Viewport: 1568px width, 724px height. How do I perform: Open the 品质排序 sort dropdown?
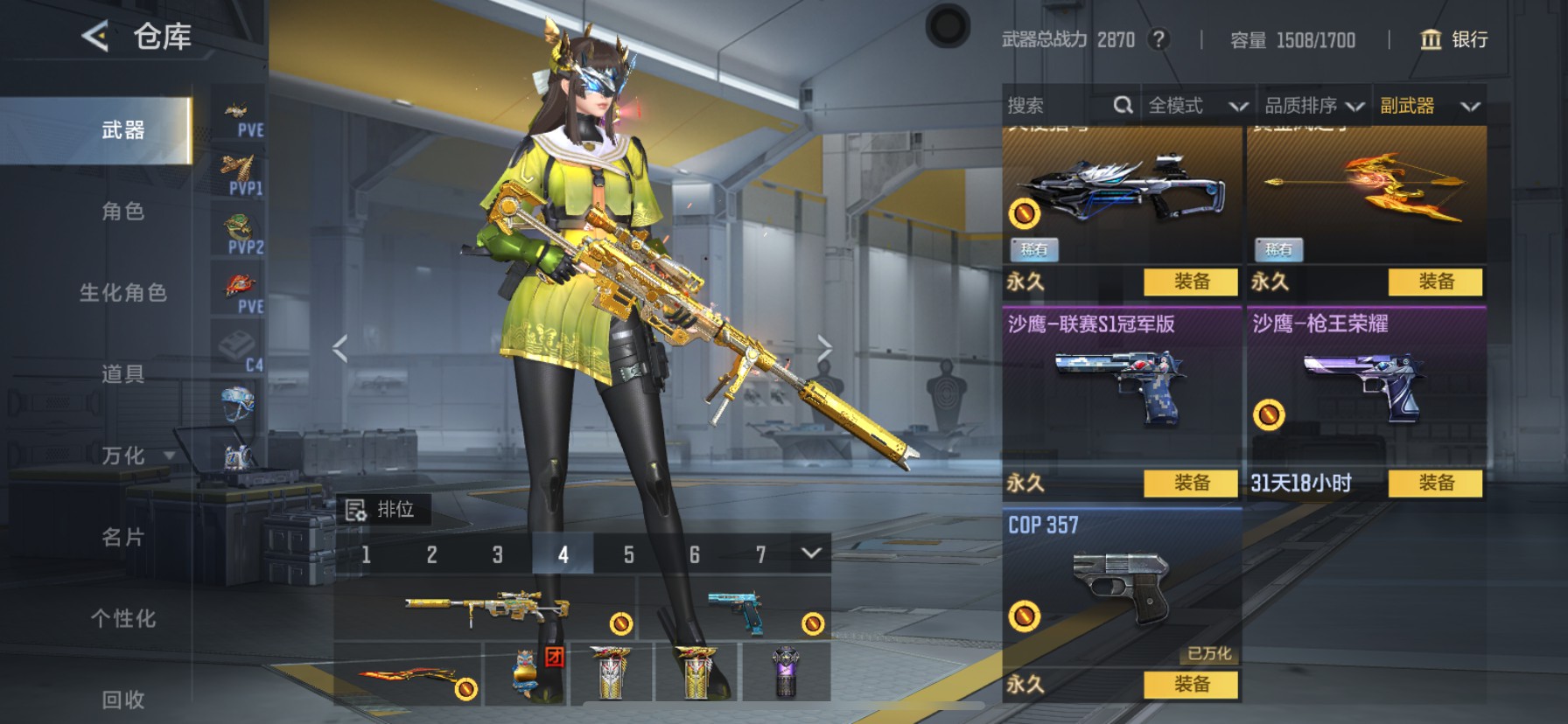pyautogui.click(x=1314, y=106)
